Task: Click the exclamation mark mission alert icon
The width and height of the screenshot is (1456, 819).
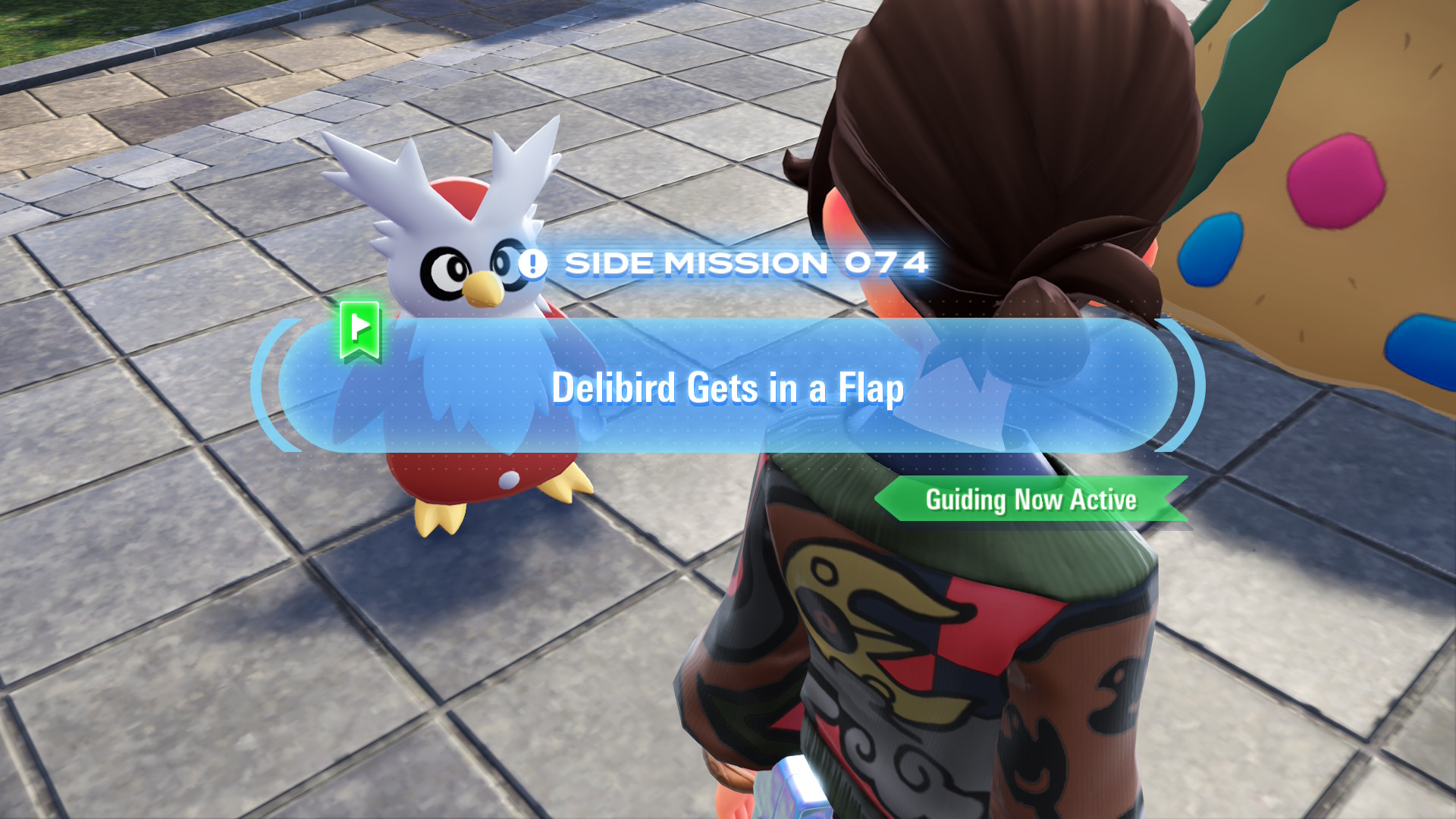Action: (533, 263)
